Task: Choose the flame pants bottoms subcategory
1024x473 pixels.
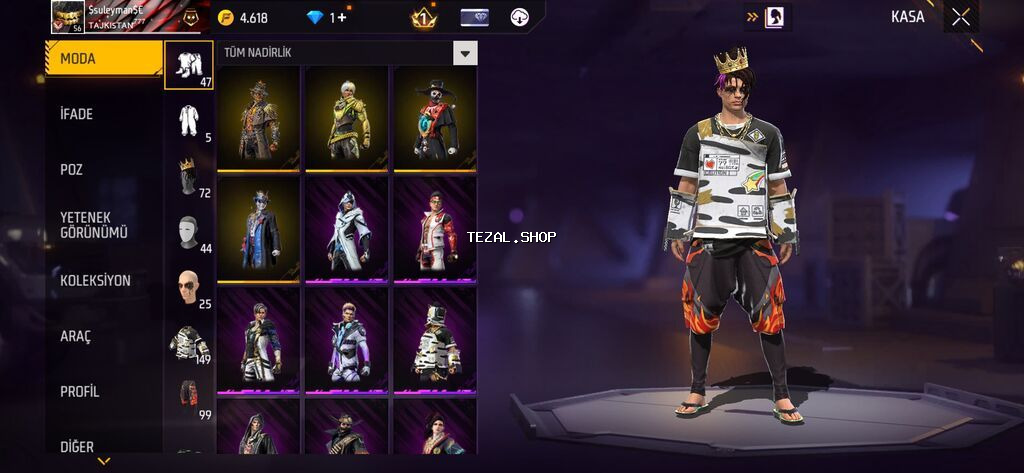Action: 188,397
